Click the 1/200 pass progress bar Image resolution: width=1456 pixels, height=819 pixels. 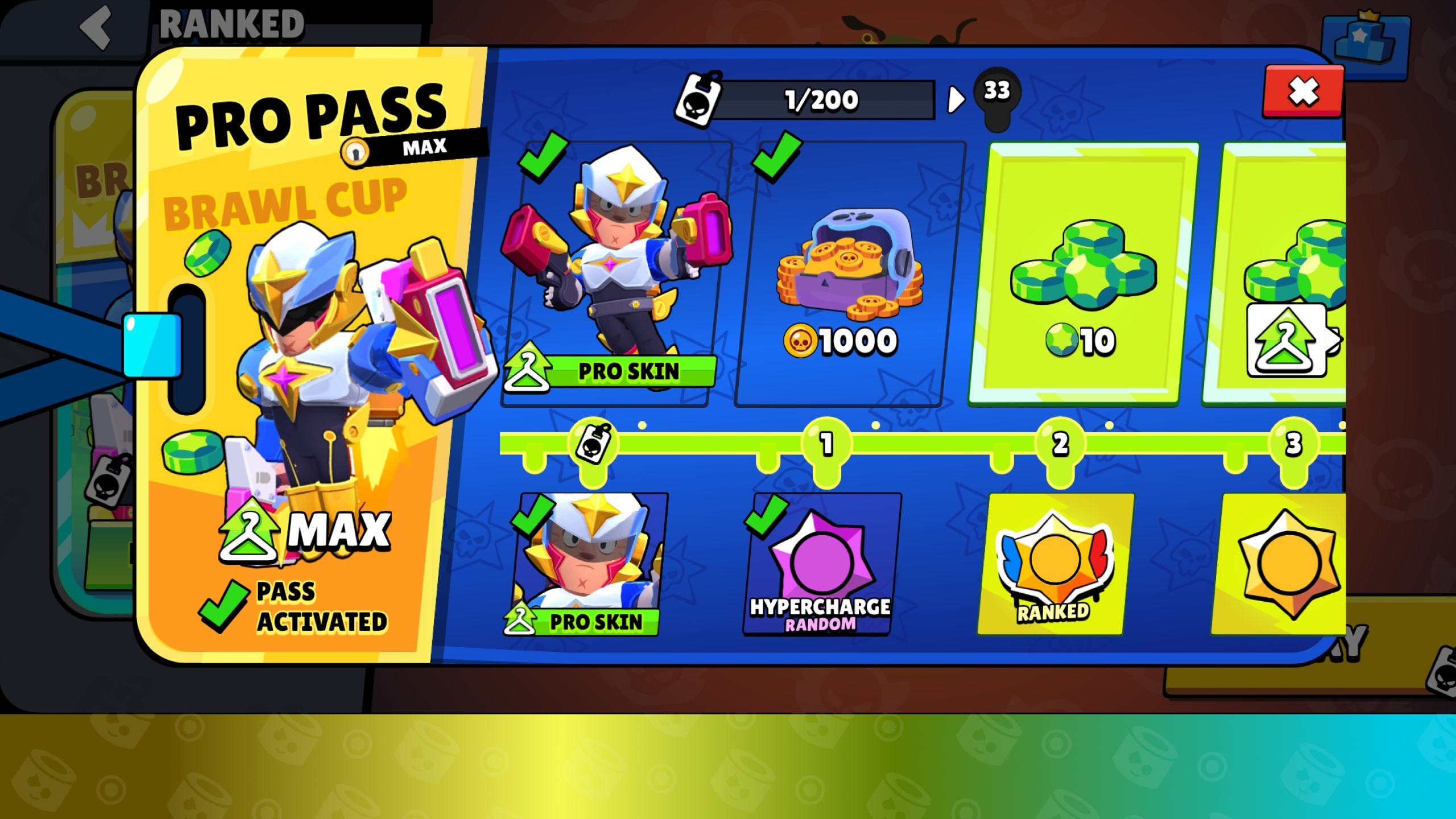point(821,100)
